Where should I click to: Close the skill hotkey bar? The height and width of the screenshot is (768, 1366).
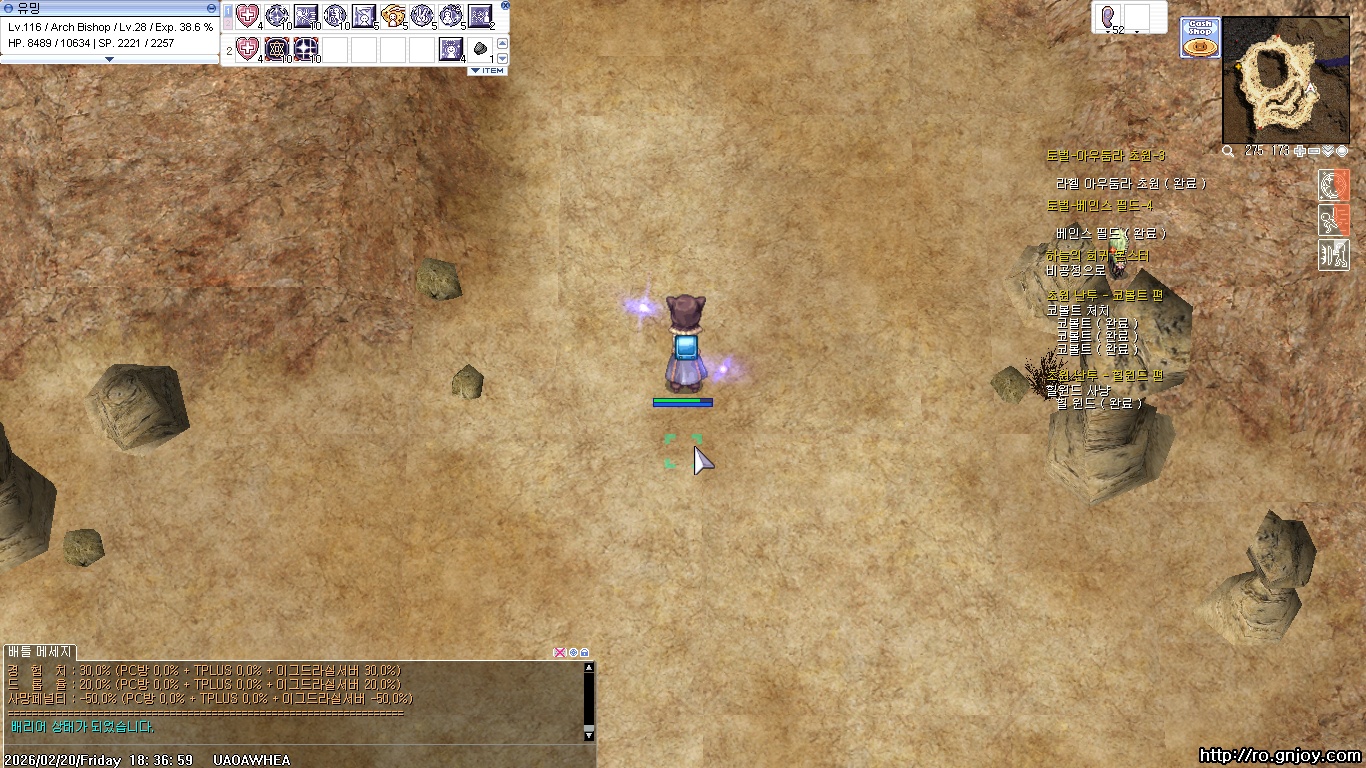pyautogui.click(x=505, y=5)
